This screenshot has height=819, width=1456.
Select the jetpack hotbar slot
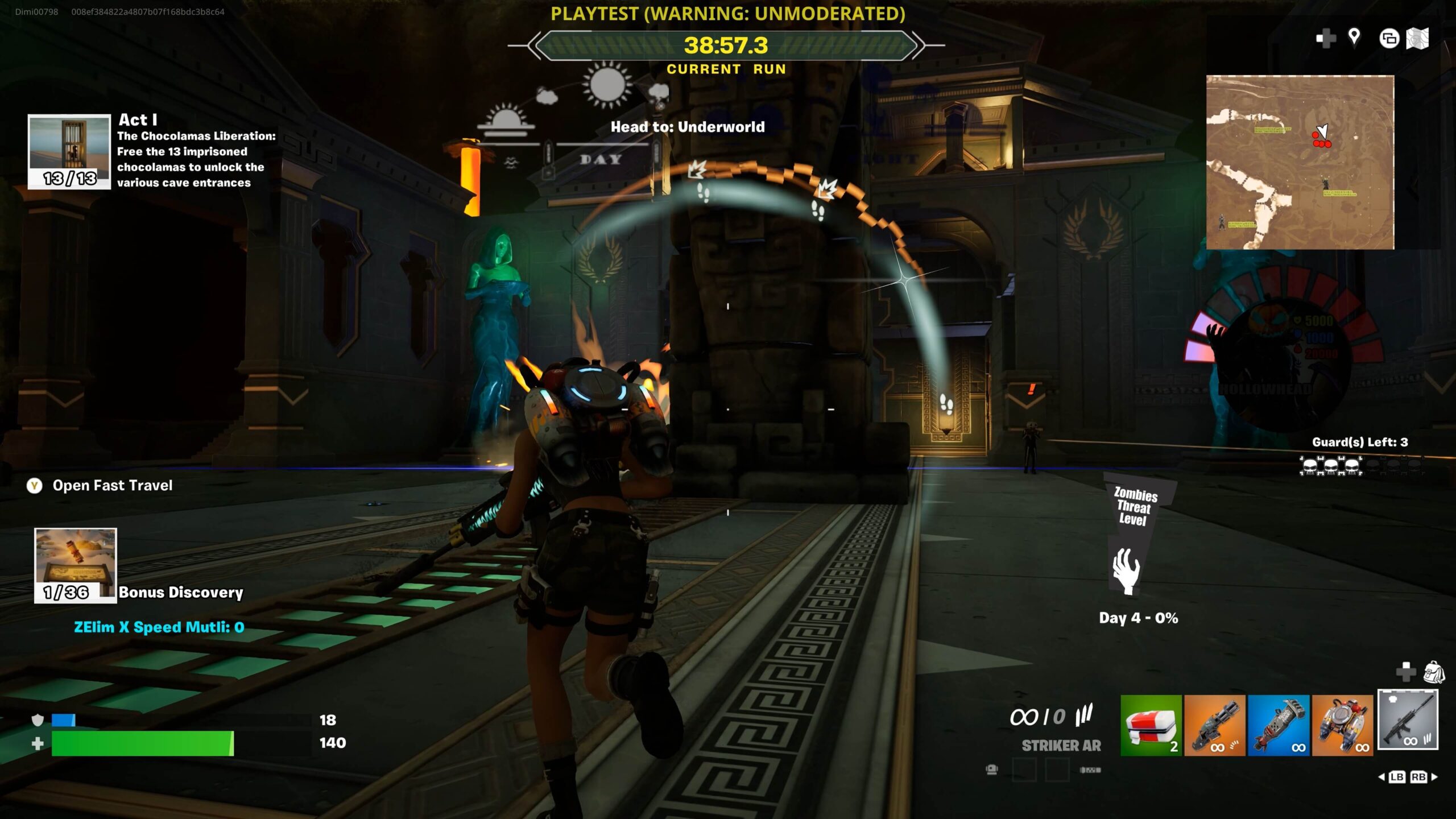(1342, 725)
